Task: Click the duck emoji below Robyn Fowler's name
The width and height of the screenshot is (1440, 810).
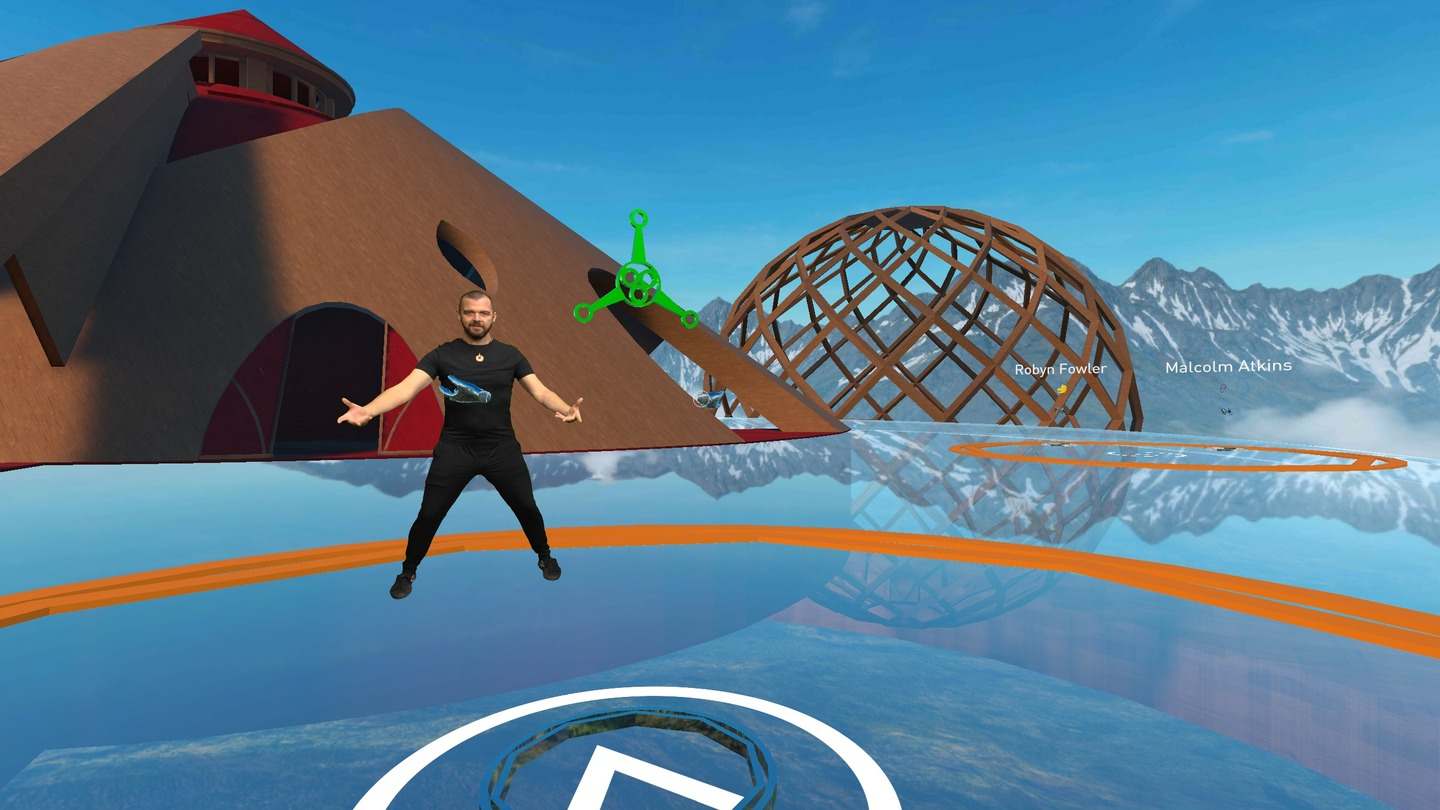Action: coord(1062,389)
